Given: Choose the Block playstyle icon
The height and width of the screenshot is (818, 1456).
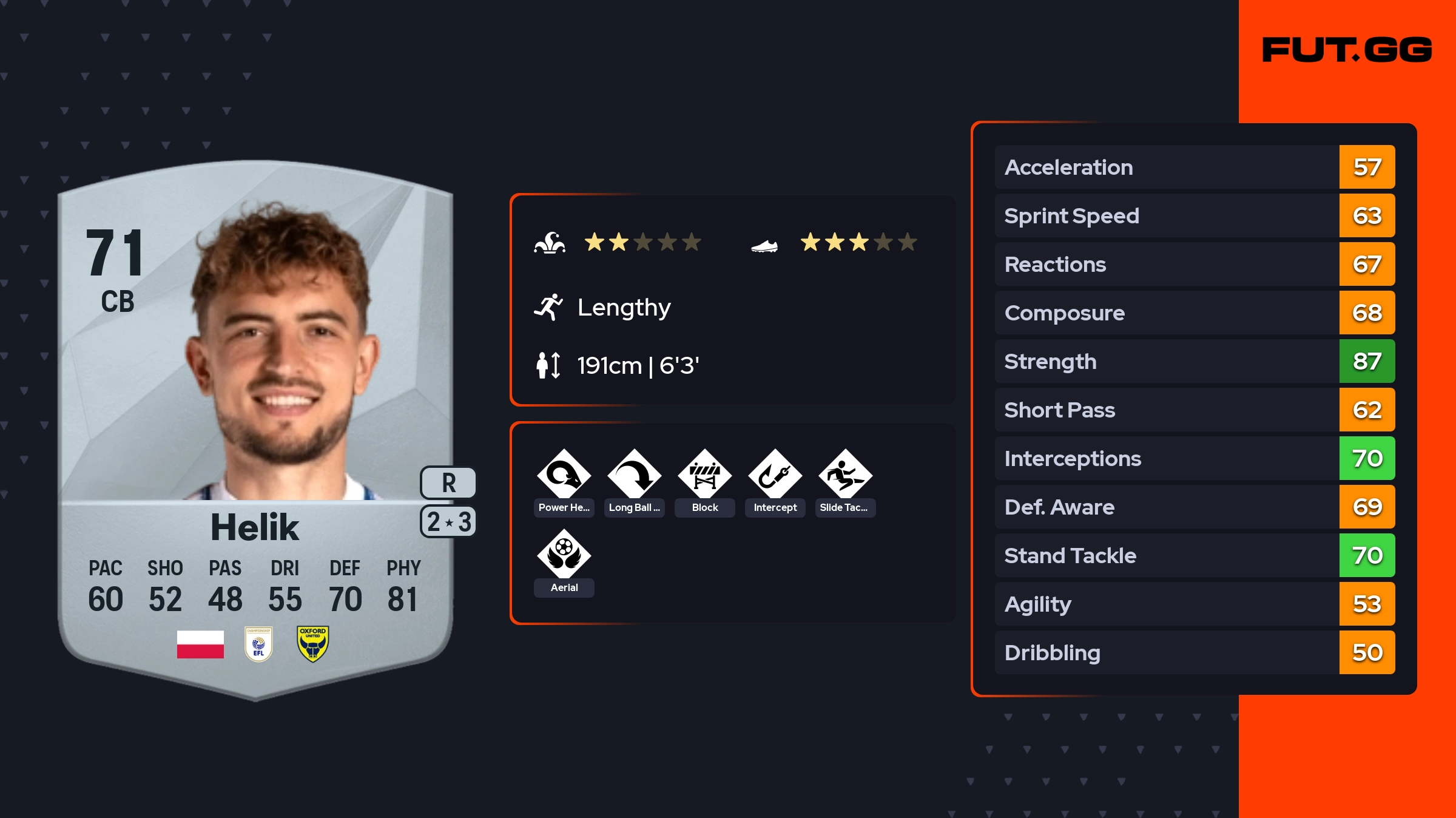Looking at the screenshot, I should 705,475.
